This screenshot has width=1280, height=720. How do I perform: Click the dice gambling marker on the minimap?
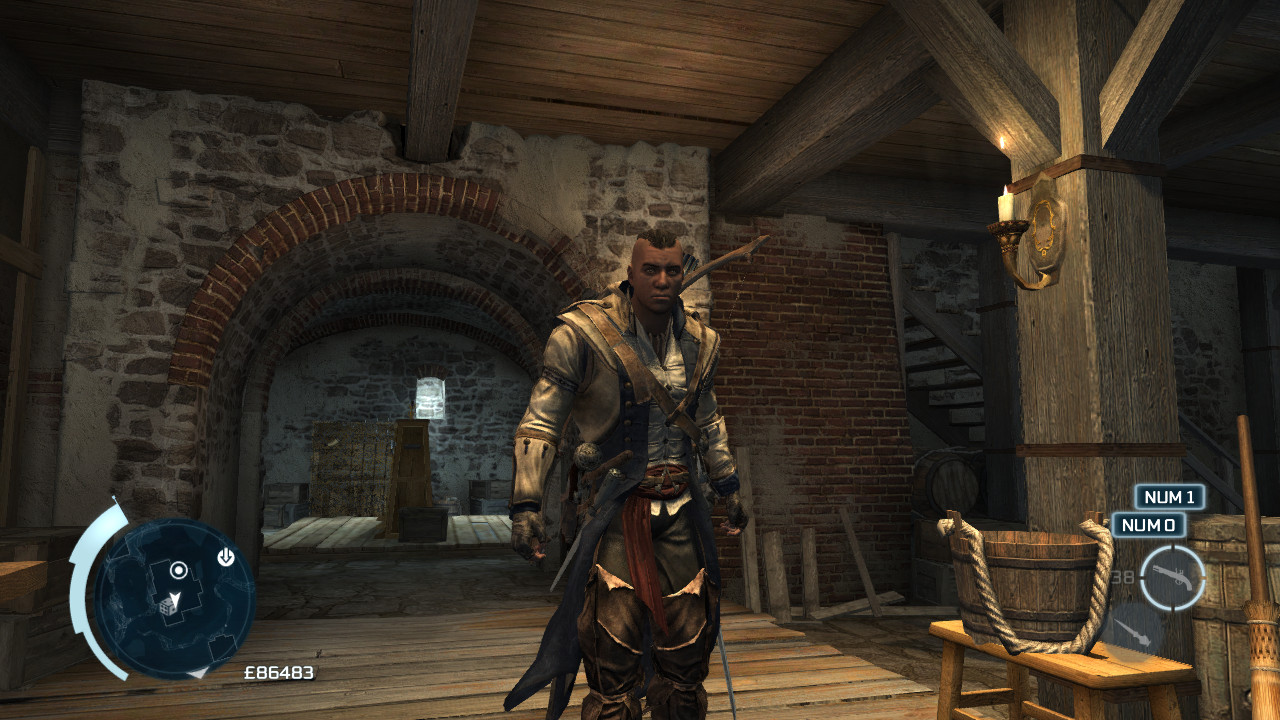pos(168,607)
